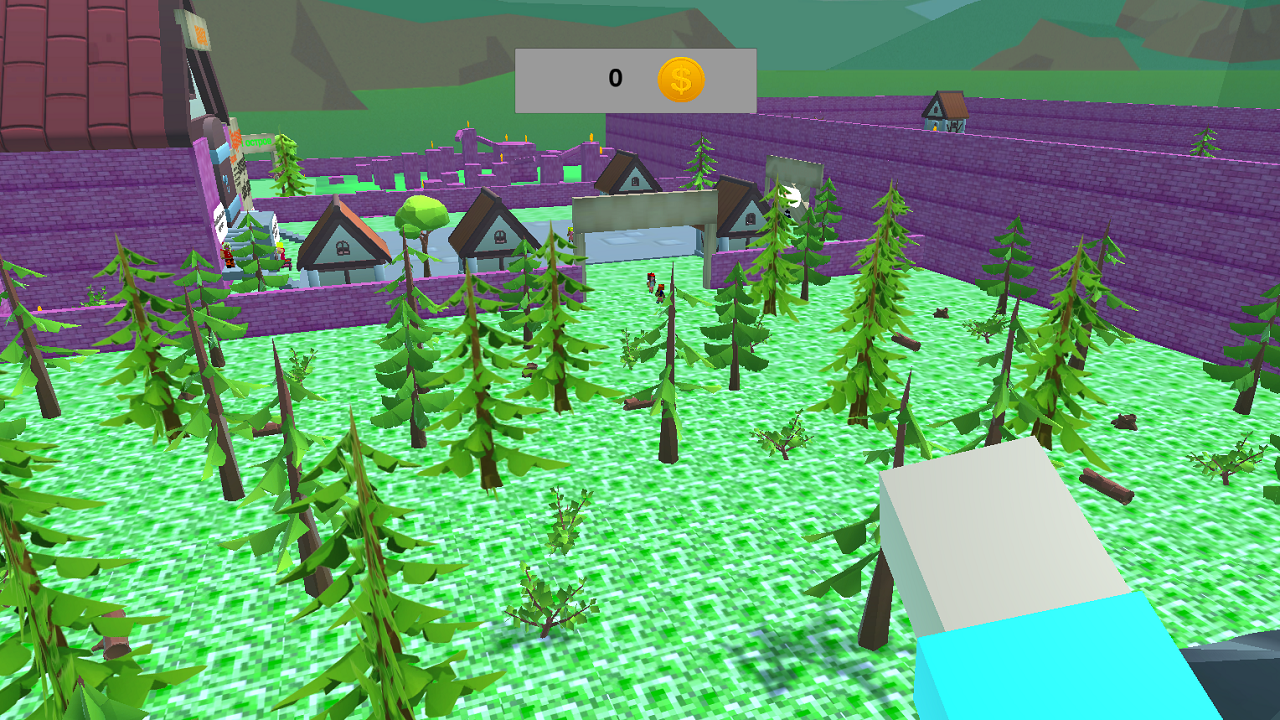Select the red-shirted character on the stairs
Screen dimensions: 1280x720
[228, 253]
